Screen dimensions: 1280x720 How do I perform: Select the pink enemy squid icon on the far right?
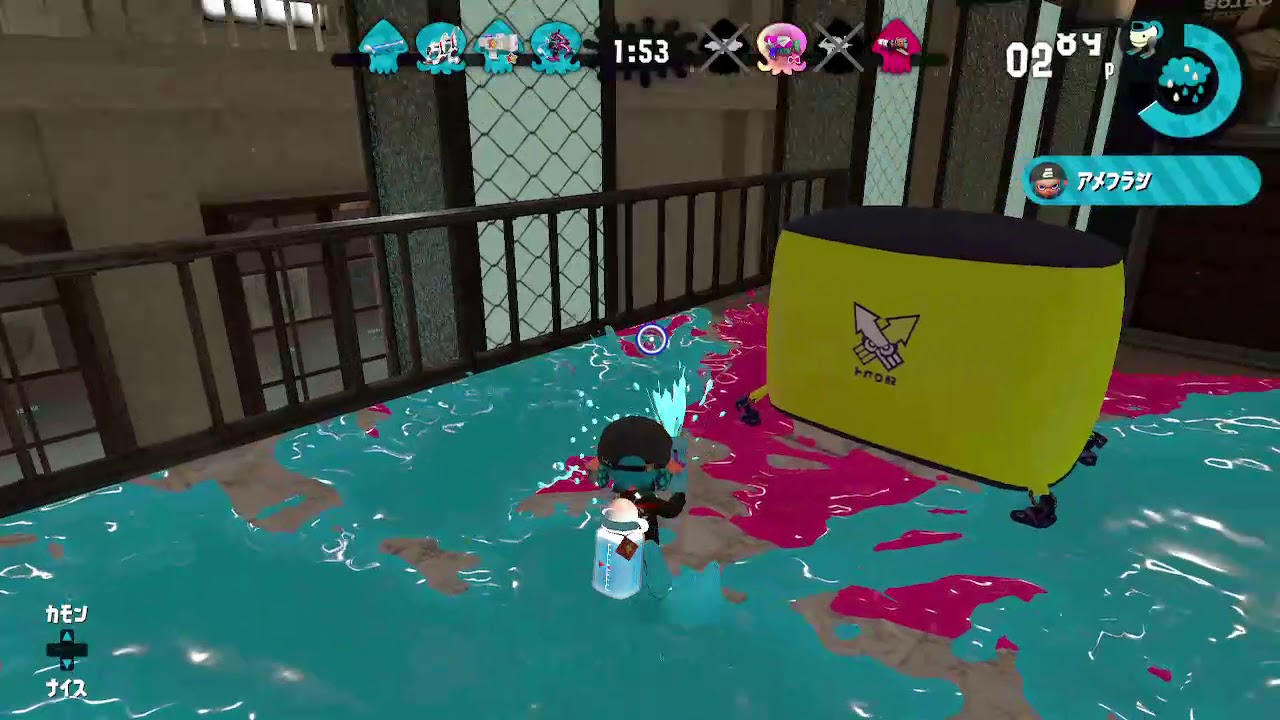click(x=896, y=45)
